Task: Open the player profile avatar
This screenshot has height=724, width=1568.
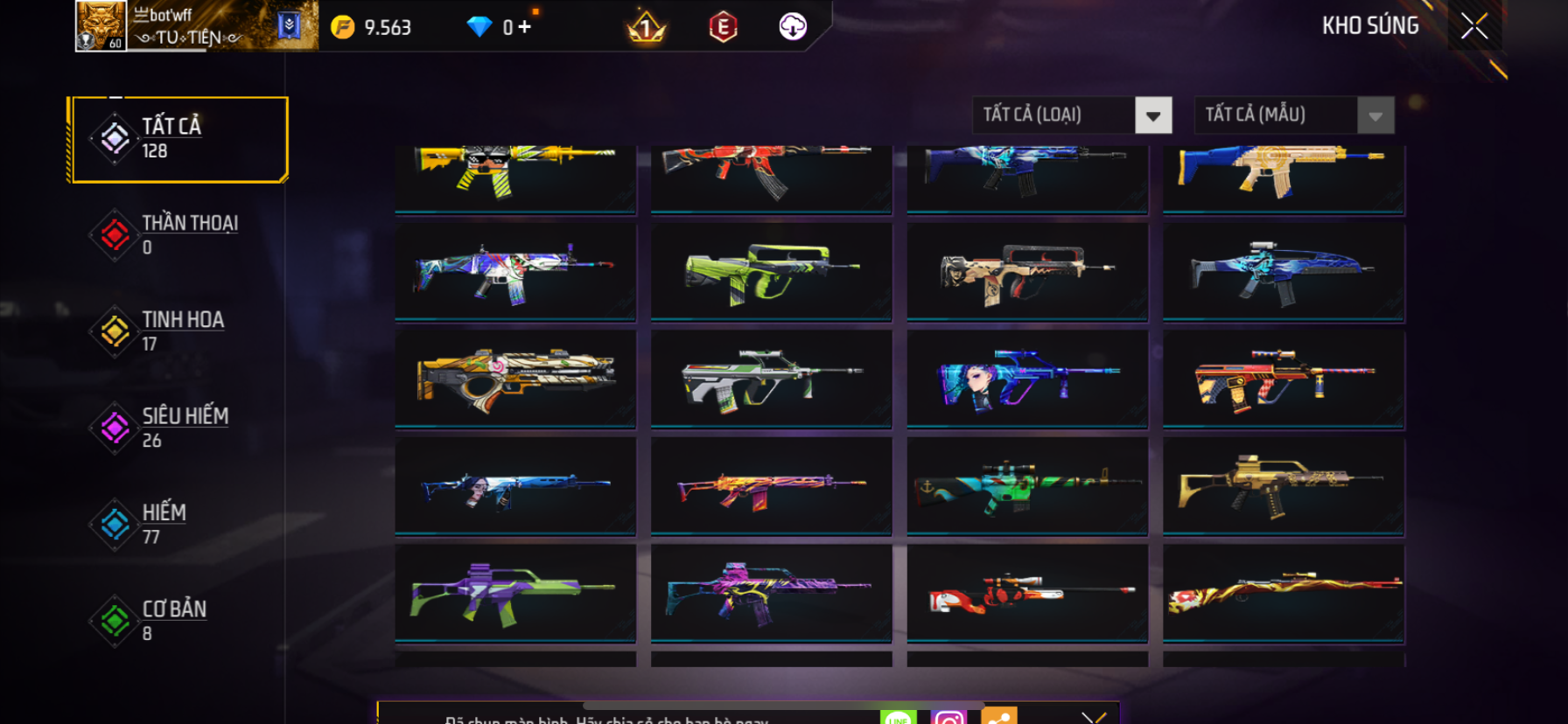Action: click(101, 26)
